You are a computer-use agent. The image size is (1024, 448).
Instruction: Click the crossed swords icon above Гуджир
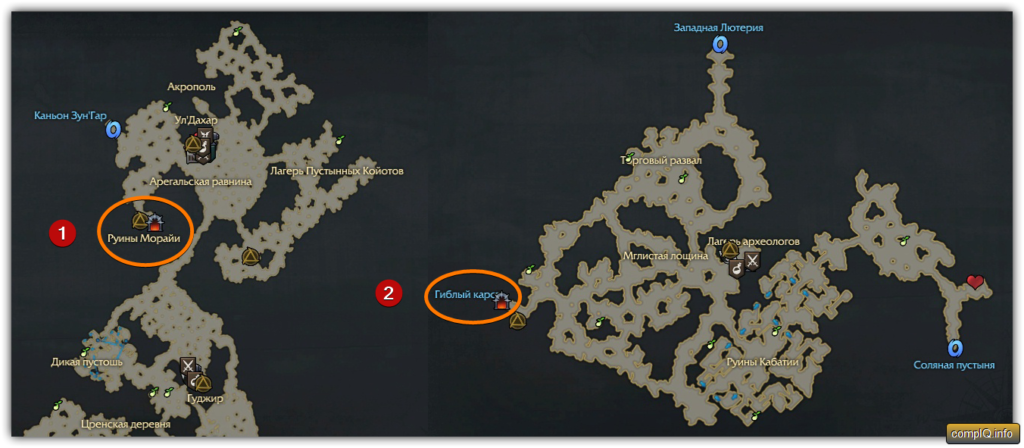tap(188, 367)
